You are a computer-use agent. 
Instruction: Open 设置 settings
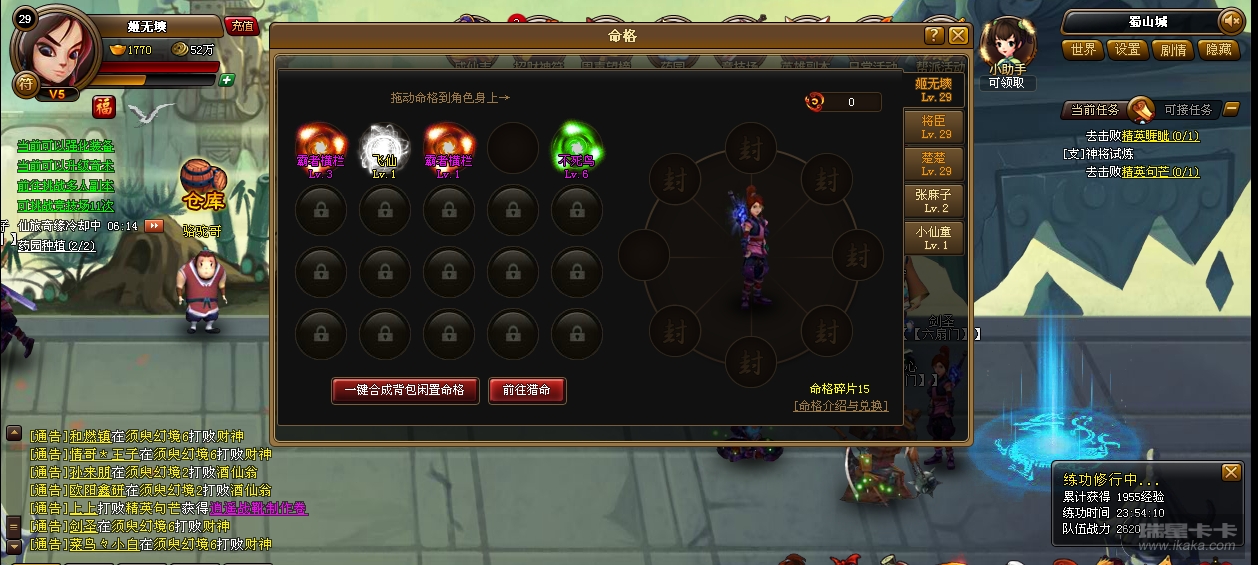(x=1128, y=49)
